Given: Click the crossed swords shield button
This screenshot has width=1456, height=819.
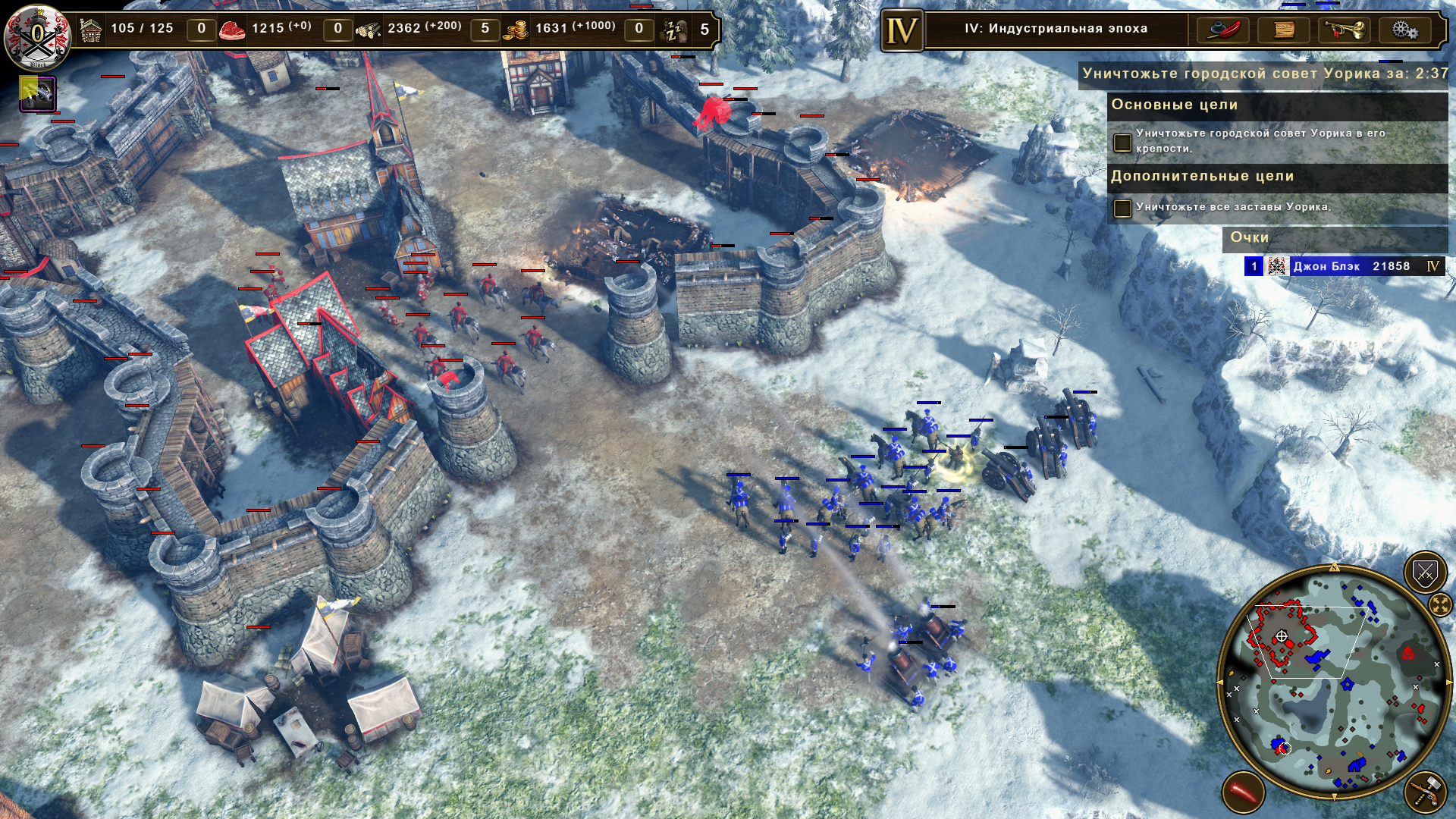Looking at the screenshot, I should pos(1425,573).
